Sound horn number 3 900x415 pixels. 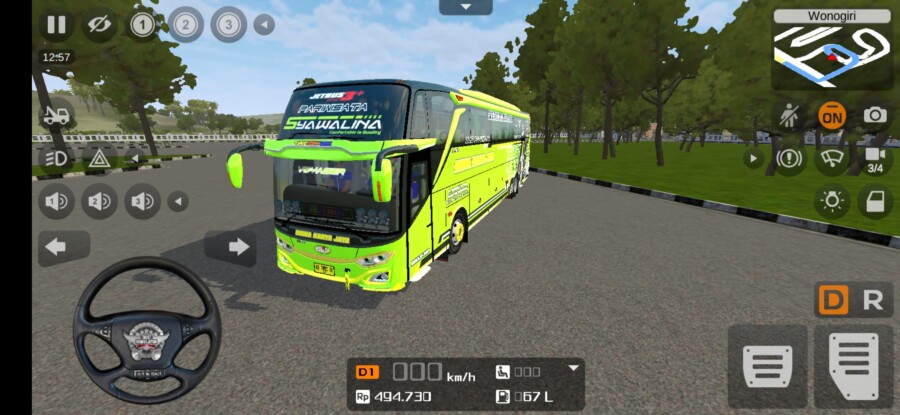142,202
